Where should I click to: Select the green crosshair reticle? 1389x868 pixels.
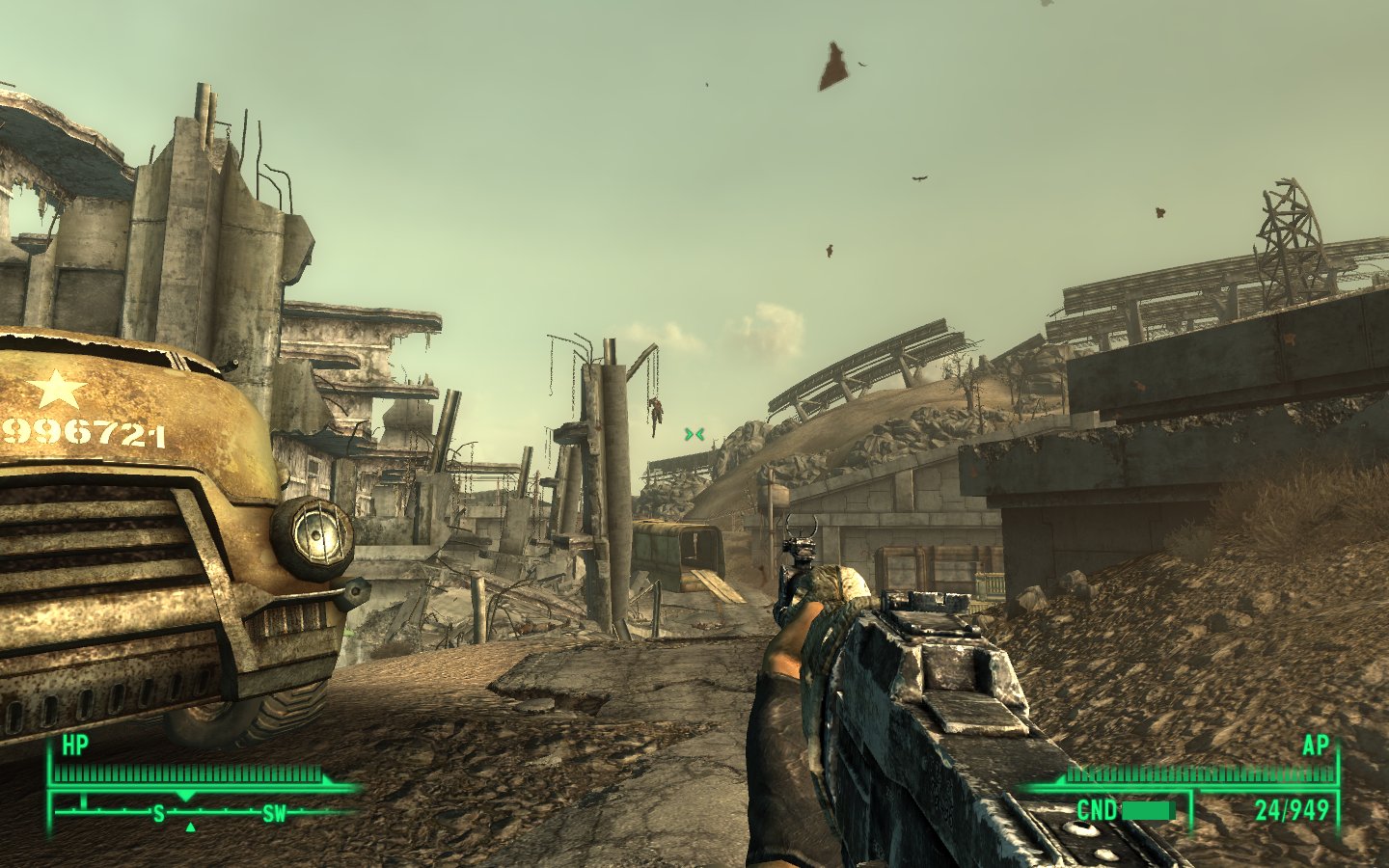(x=693, y=433)
